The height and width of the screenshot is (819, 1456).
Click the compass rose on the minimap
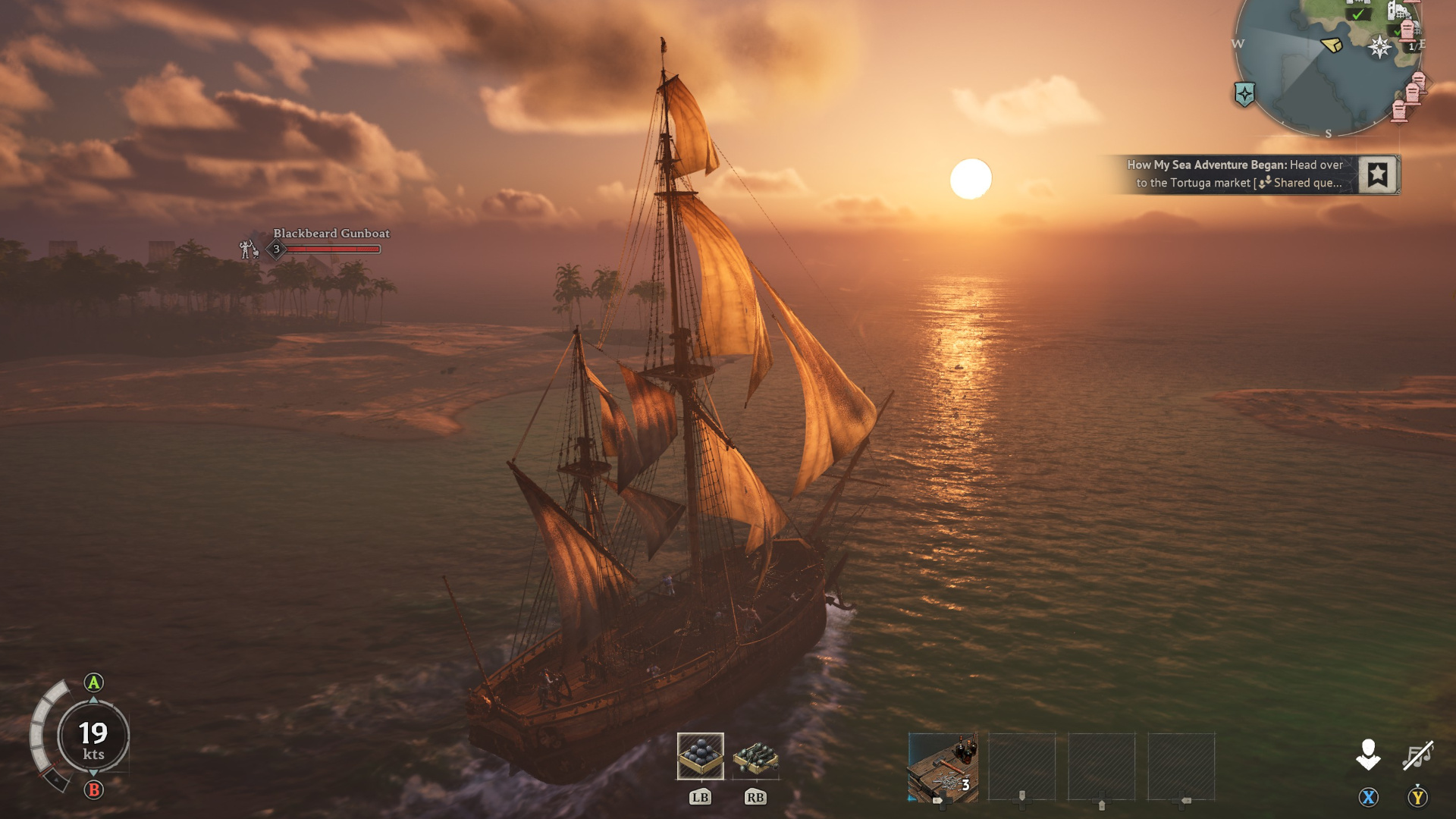(x=1379, y=47)
